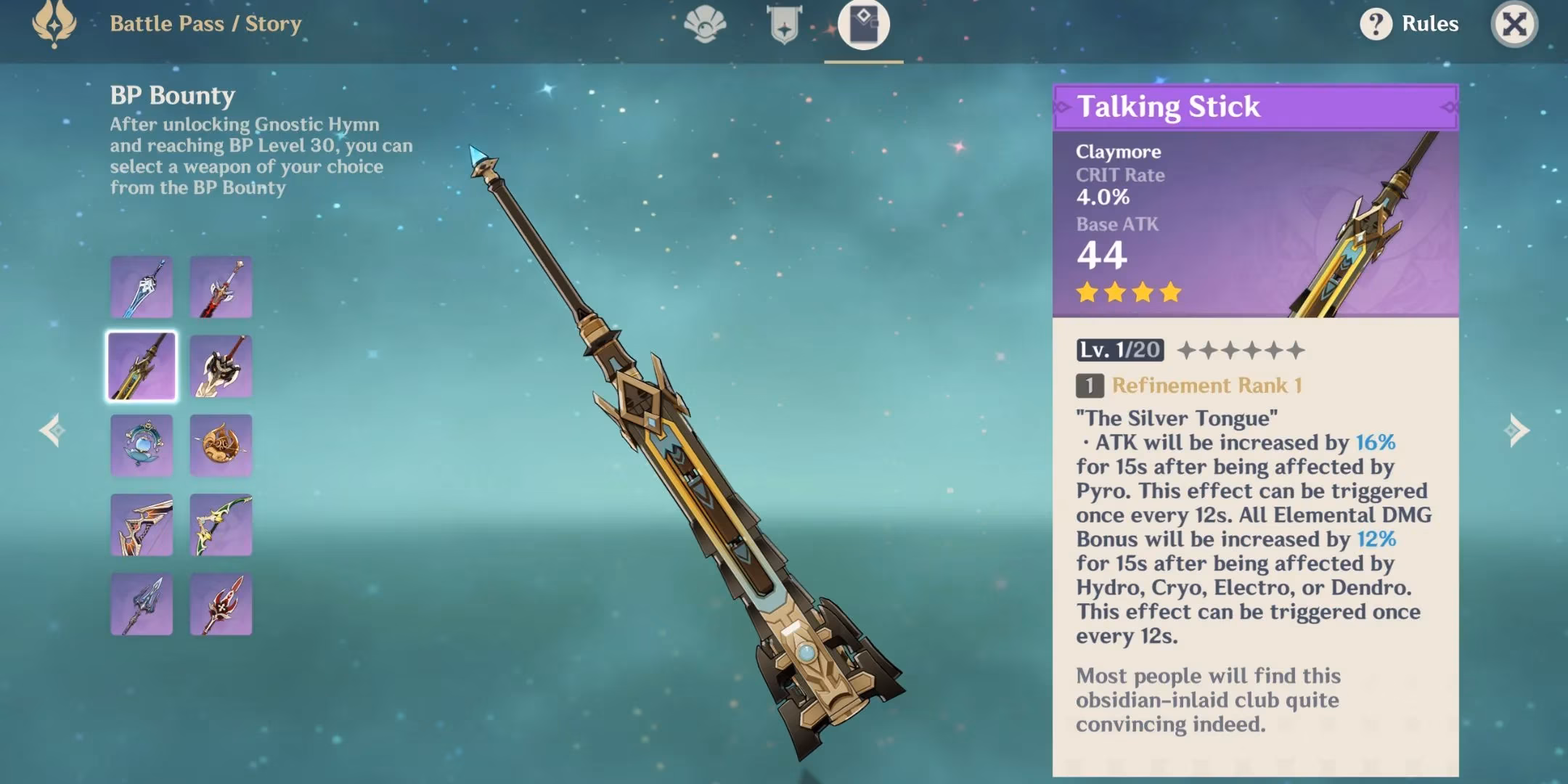Viewport: 1568px width, 784px height.
Task: Pick the golden crescent catalyst thumbnail
Action: (221, 445)
